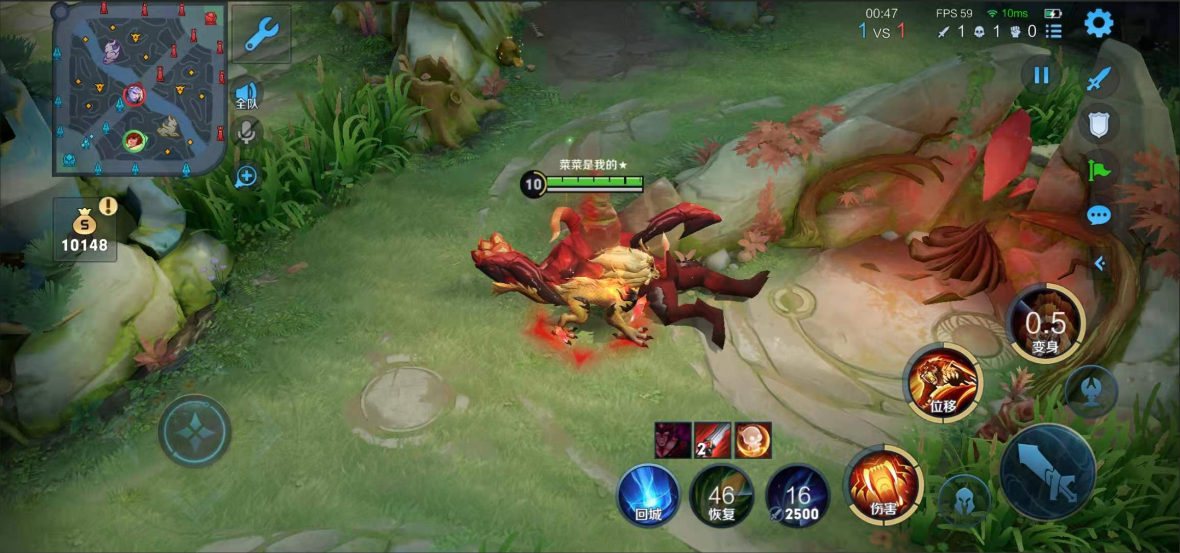Image resolution: width=1180 pixels, height=553 pixels.
Task: Send the blue sword attack signal
Action: tap(1100, 78)
